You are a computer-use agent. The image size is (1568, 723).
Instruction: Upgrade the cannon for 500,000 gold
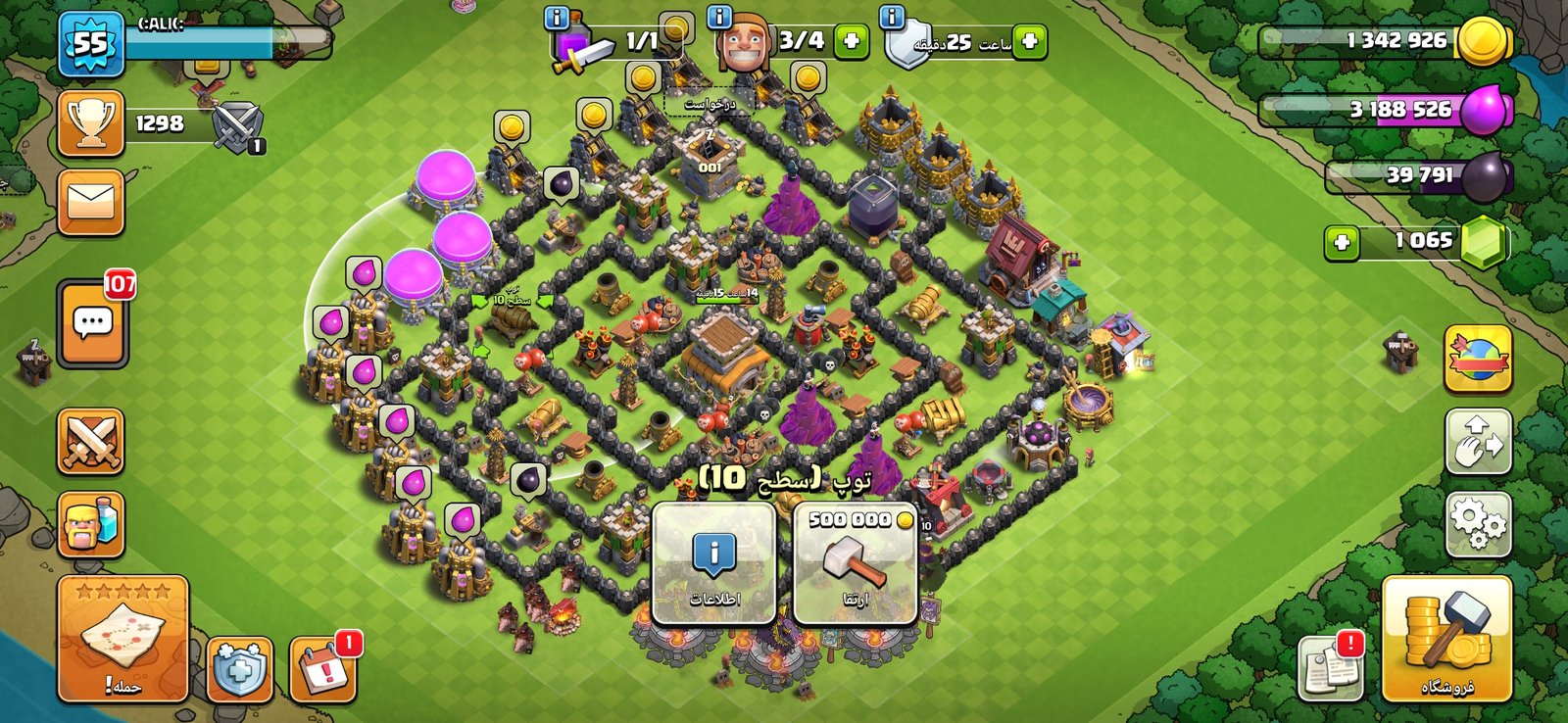(x=855, y=563)
